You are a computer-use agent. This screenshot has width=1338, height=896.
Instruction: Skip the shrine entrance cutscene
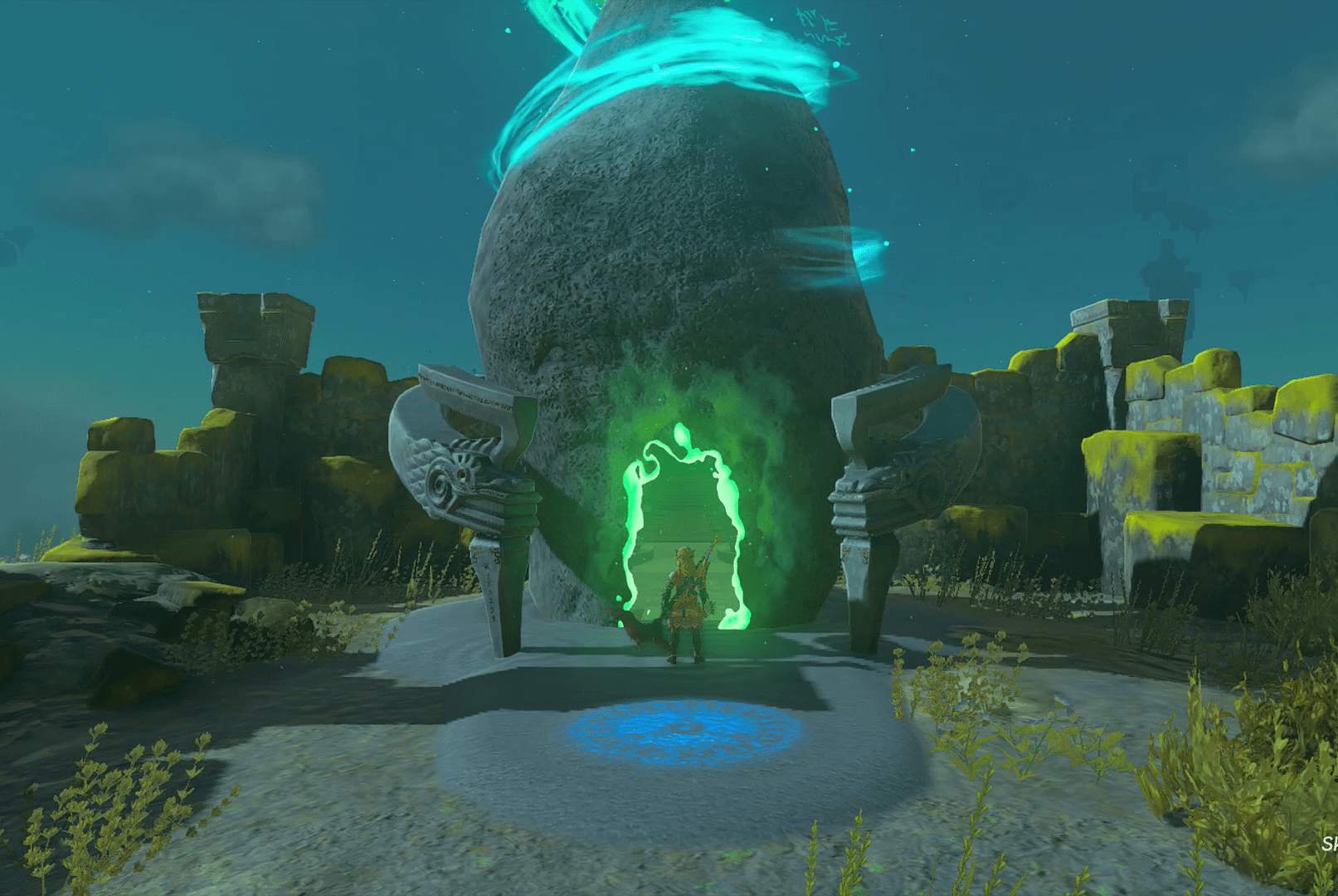pyautogui.click(x=1330, y=845)
